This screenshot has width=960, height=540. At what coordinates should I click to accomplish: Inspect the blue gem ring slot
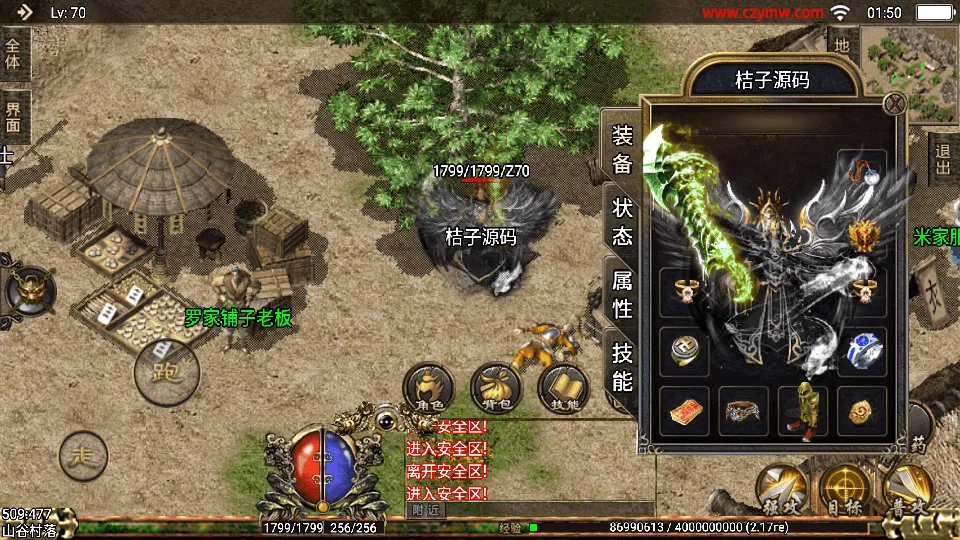pyautogui.click(x=861, y=350)
